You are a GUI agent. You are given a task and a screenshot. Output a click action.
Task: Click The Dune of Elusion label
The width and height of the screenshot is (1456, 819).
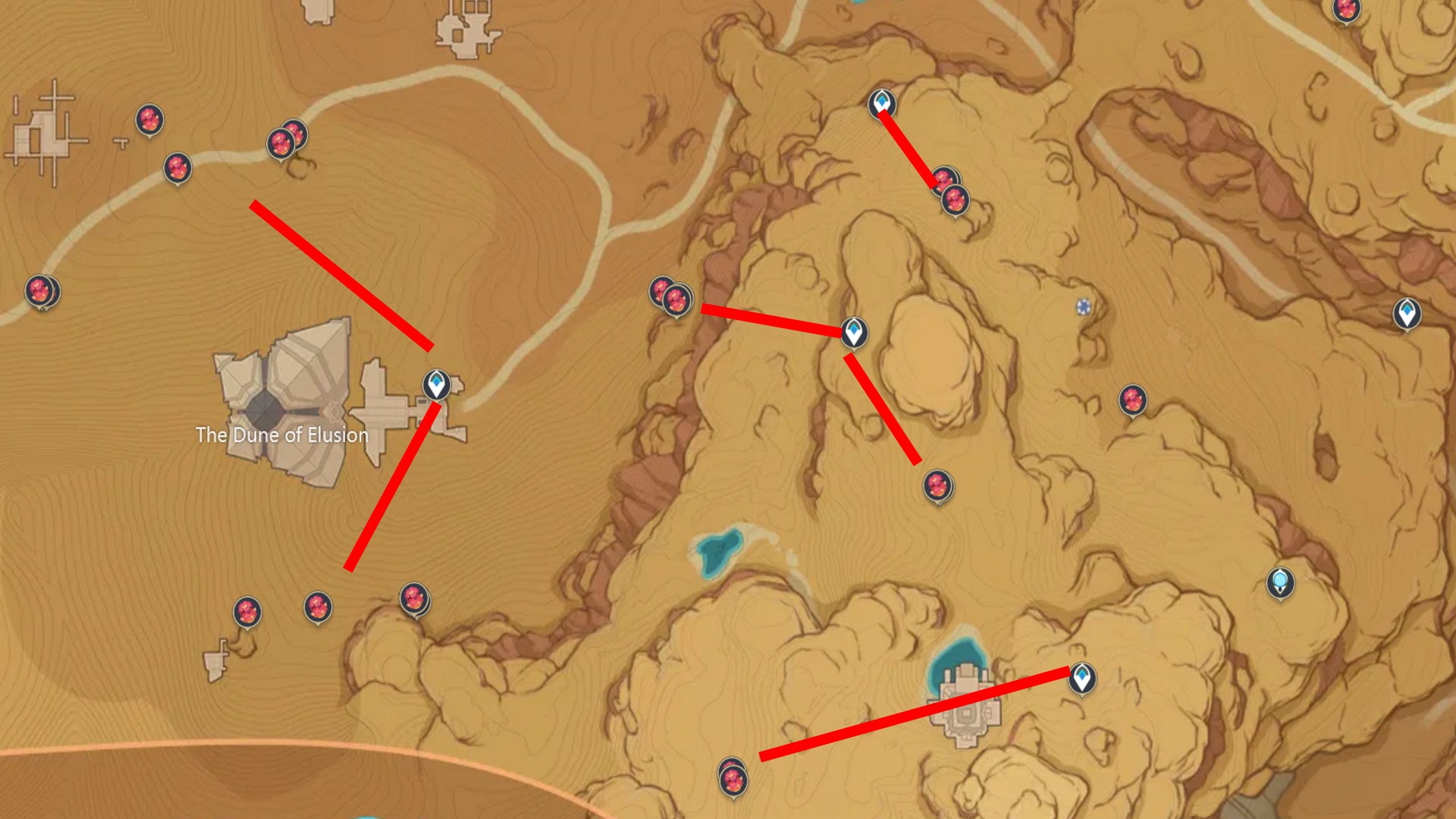tap(283, 436)
